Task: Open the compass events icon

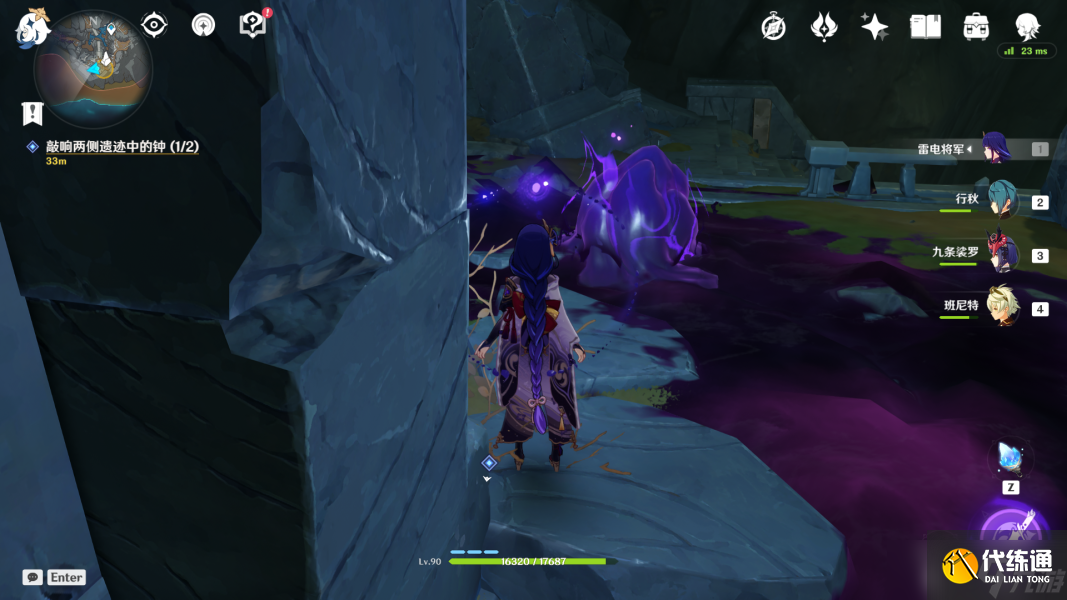Action: [773, 27]
